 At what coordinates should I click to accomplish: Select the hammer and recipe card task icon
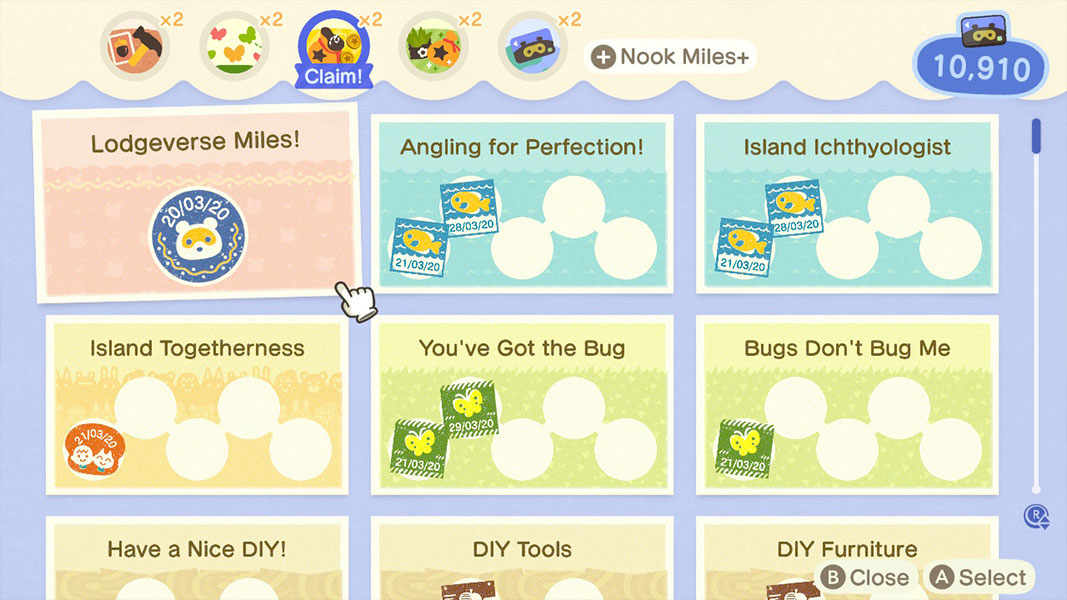[134, 46]
